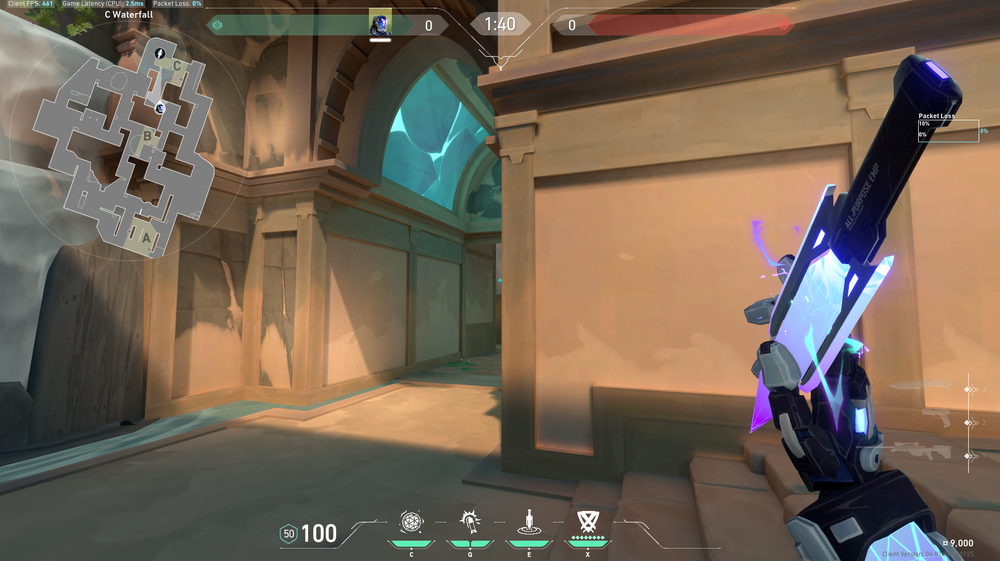The image size is (1000, 561).
Task: Select the C site marker on minimap
Action: [x=177, y=67]
